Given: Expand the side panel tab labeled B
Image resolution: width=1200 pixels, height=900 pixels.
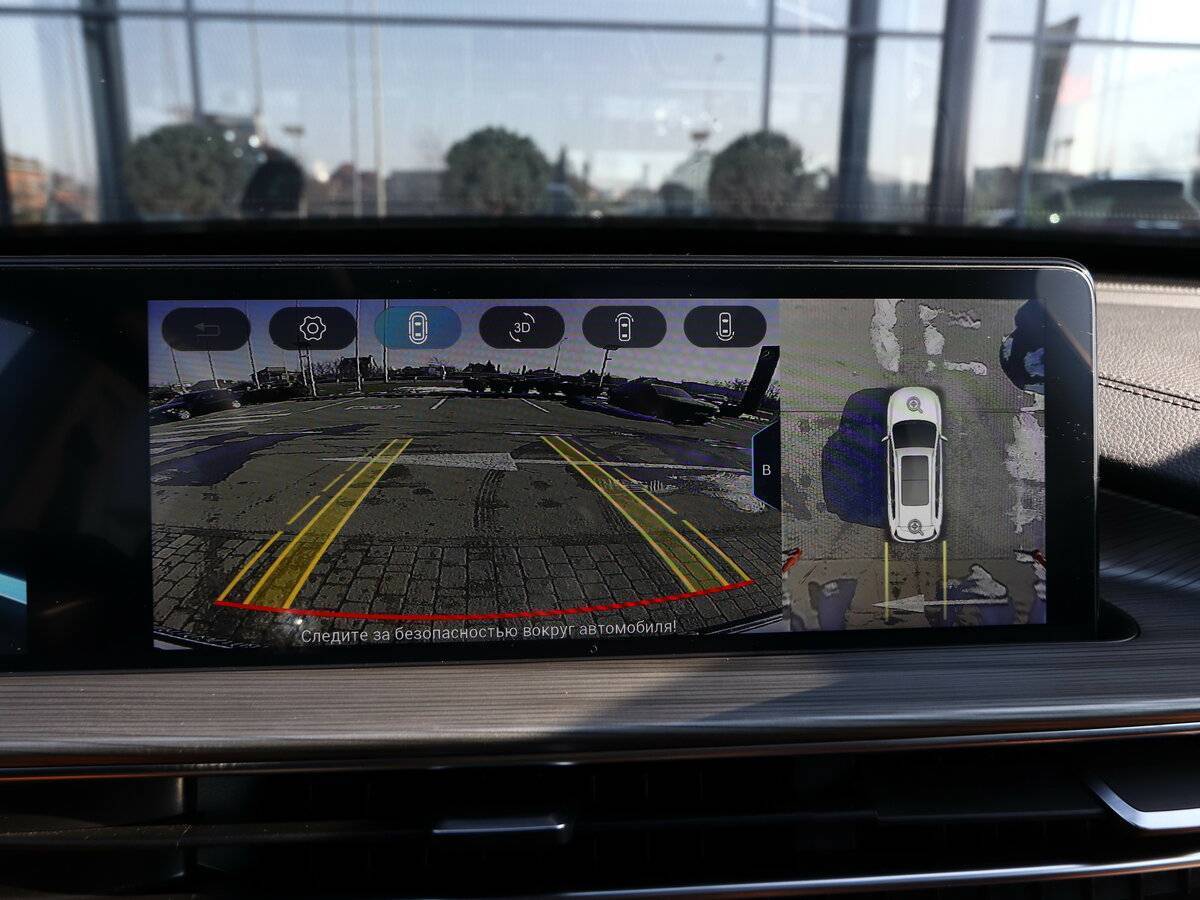Looking at the screenshot, I should click(766, 469).
